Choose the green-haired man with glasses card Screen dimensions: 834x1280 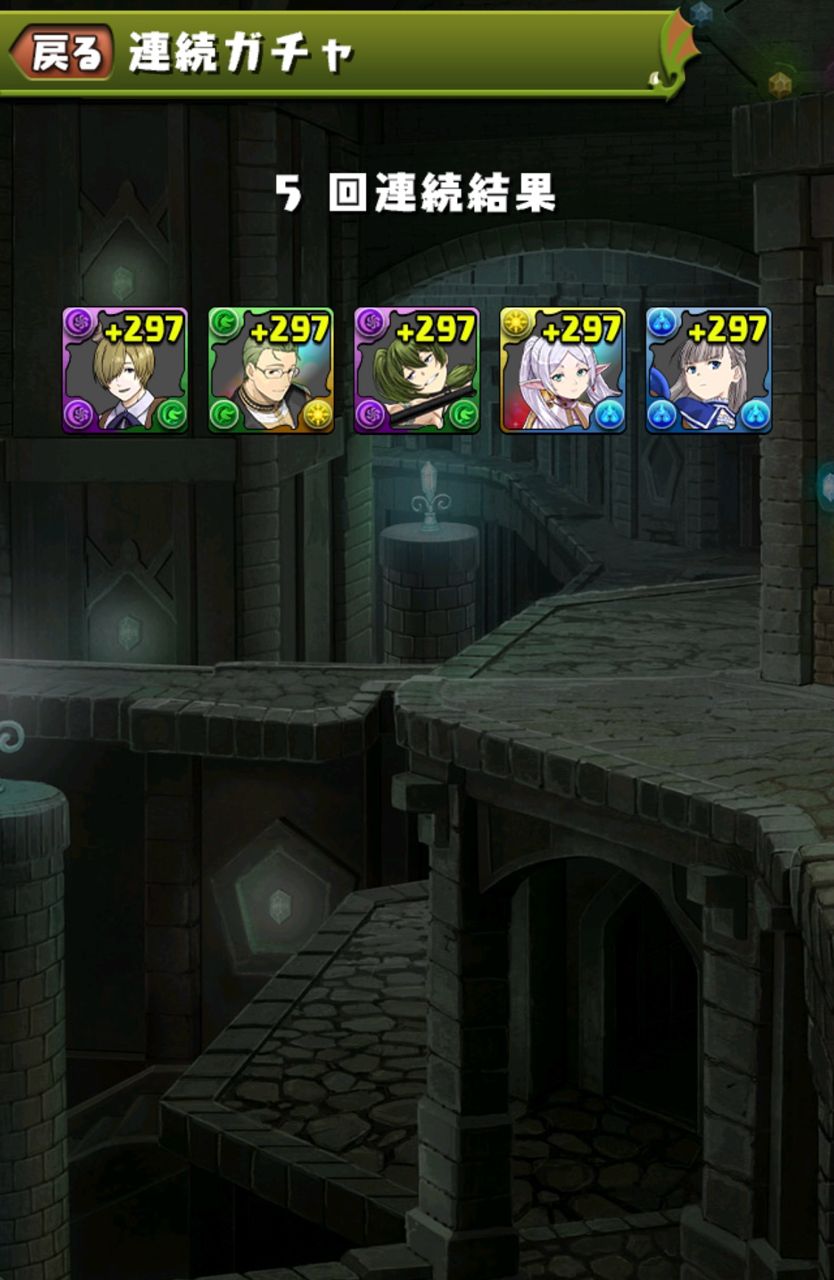pyautogui.click(x=271, y=370)
